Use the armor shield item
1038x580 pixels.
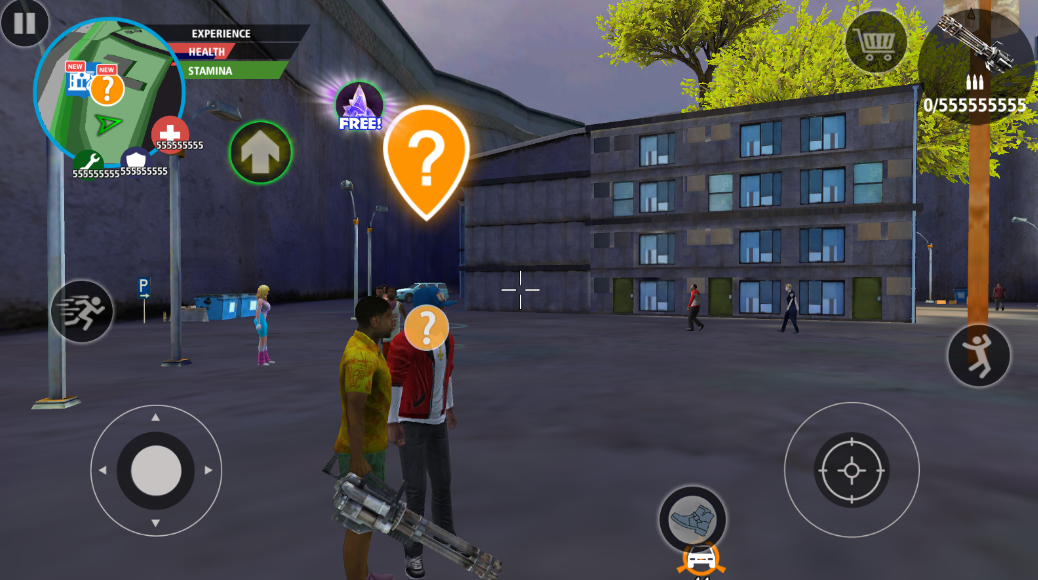coord(135,160)
